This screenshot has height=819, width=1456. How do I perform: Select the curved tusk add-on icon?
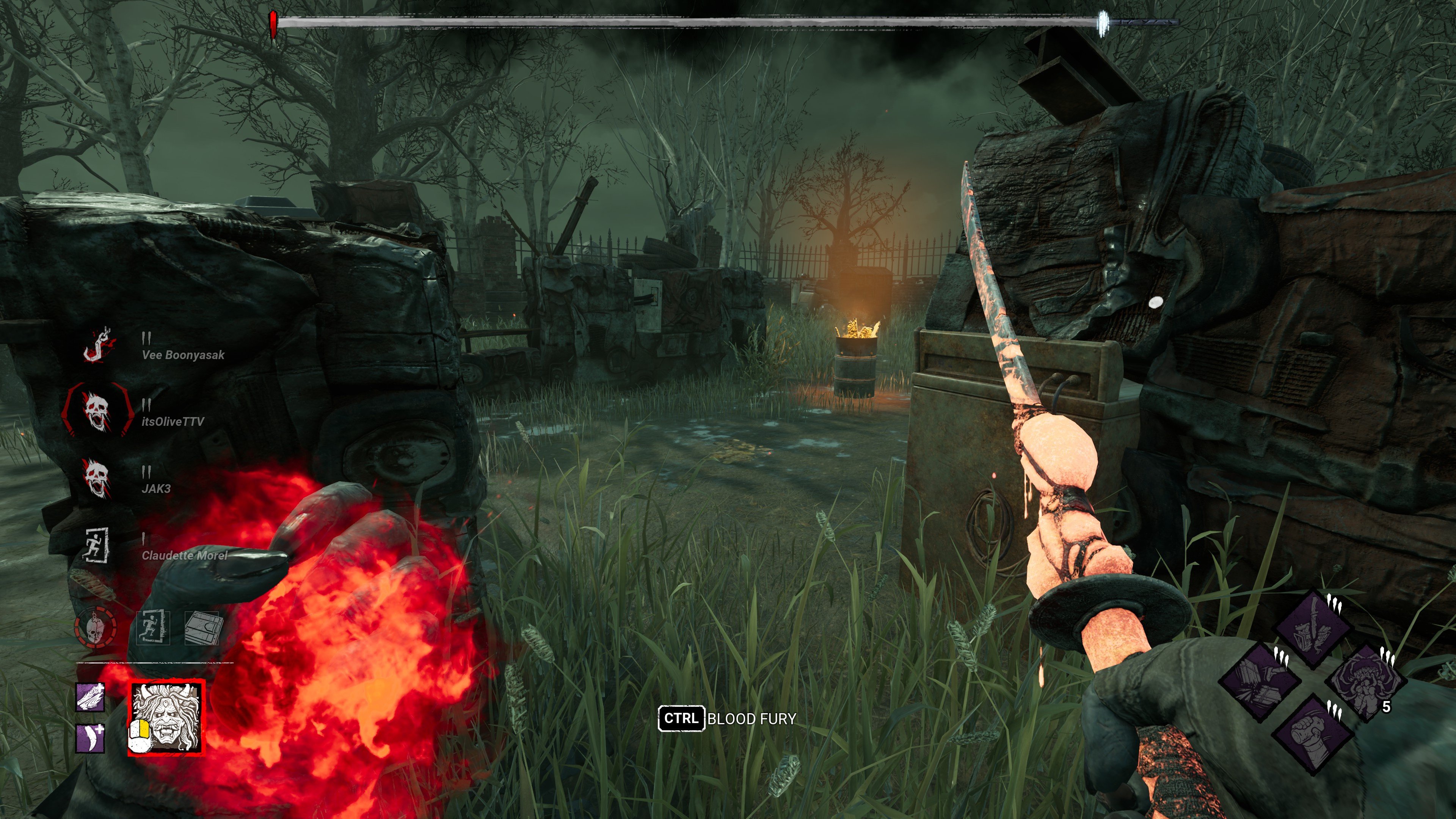[91, 738]
